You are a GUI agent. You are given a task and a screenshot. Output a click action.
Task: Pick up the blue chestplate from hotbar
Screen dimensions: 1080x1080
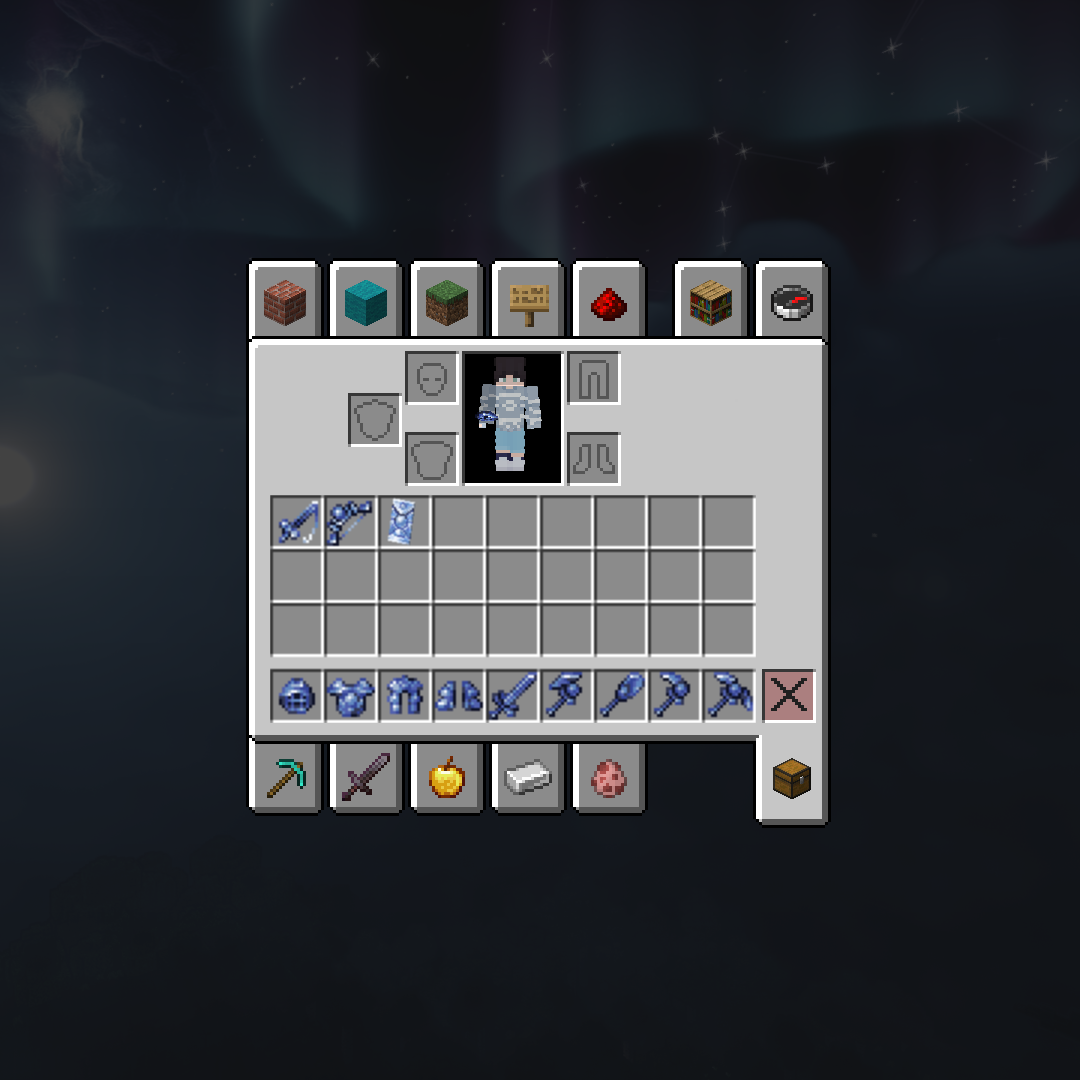coord(351,696)
